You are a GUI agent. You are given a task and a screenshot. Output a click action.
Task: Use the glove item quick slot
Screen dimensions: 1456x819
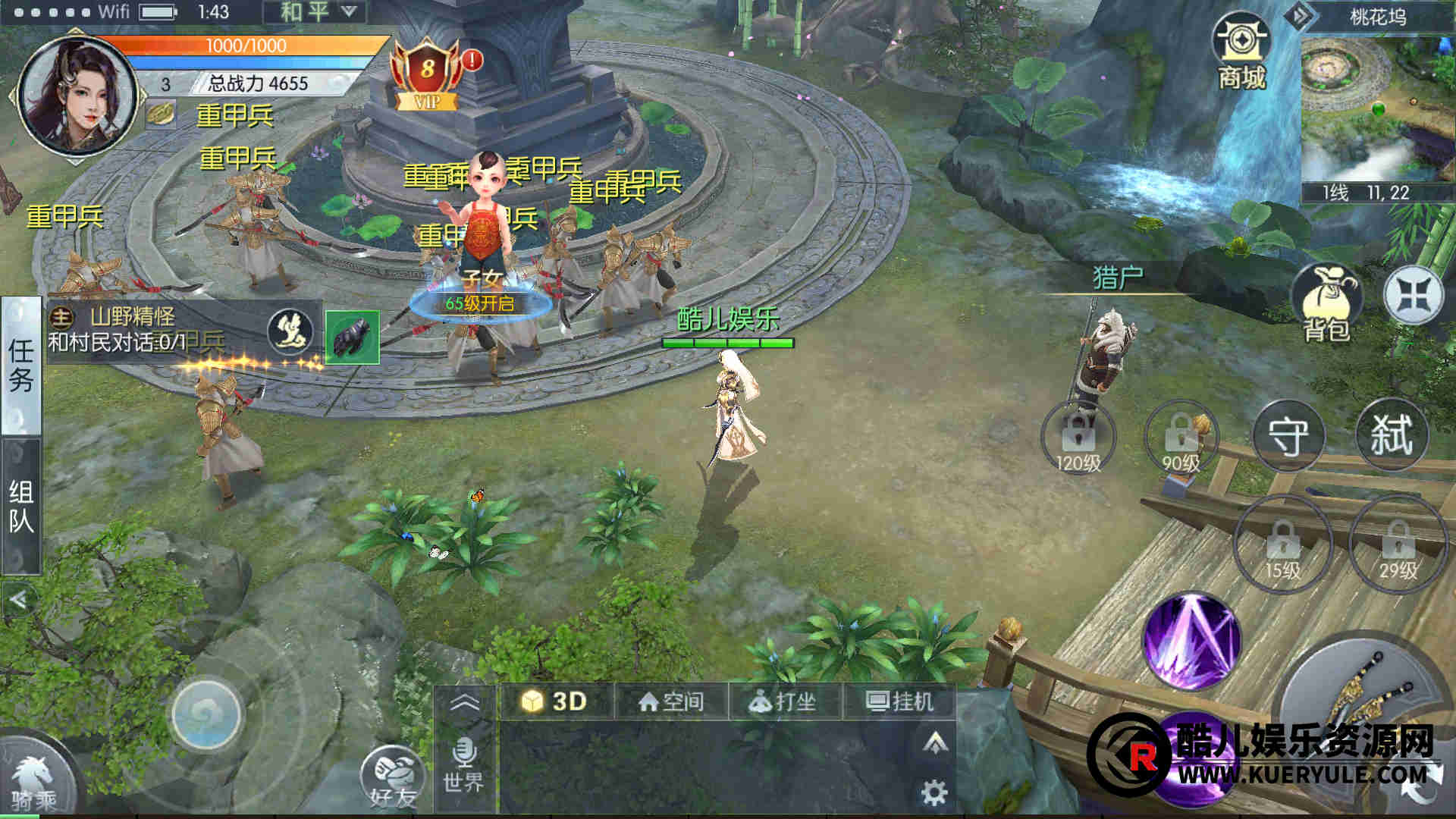coord(353,337)
